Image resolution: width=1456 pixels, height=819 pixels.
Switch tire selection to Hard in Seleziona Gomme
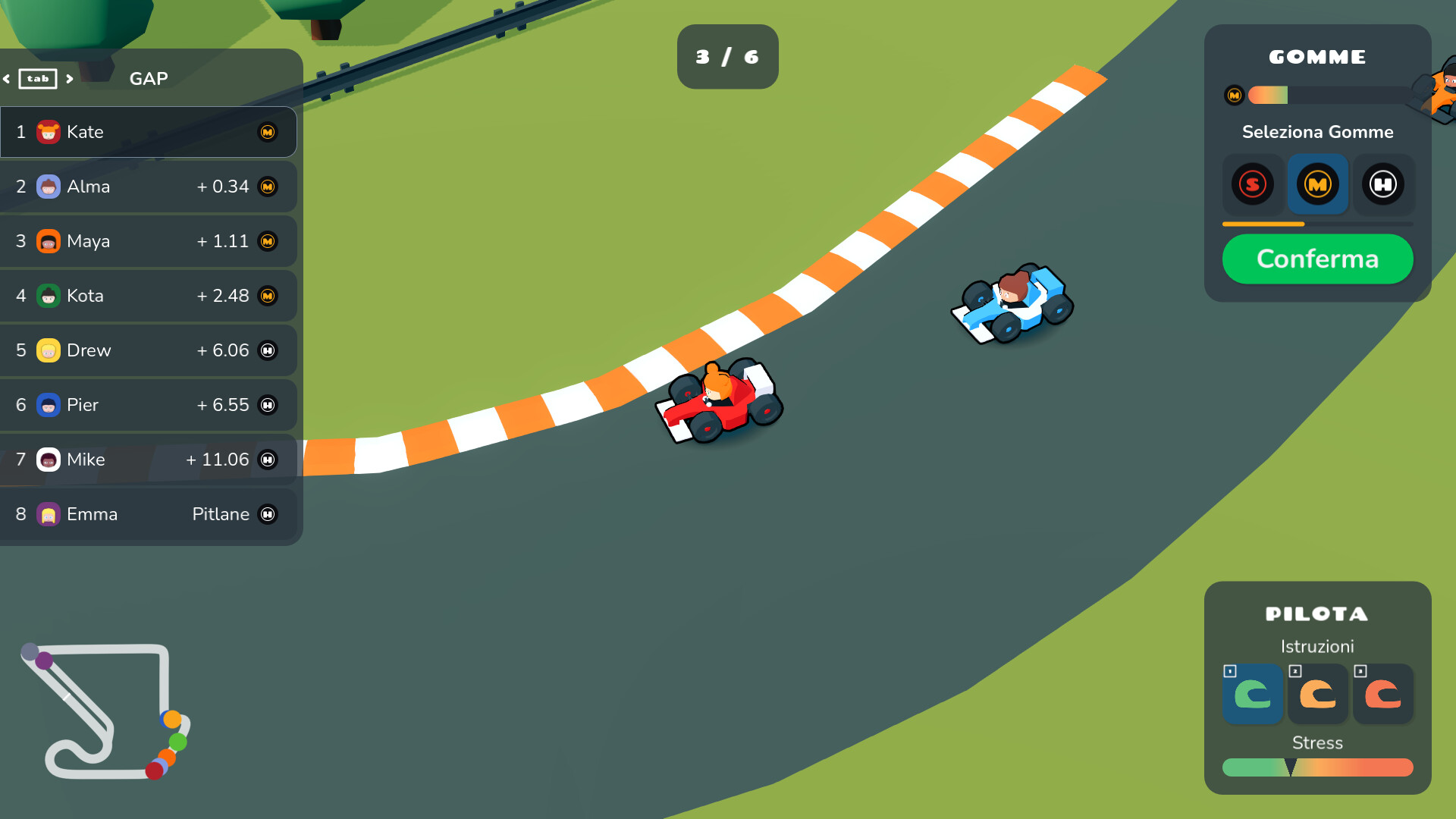1383,184
